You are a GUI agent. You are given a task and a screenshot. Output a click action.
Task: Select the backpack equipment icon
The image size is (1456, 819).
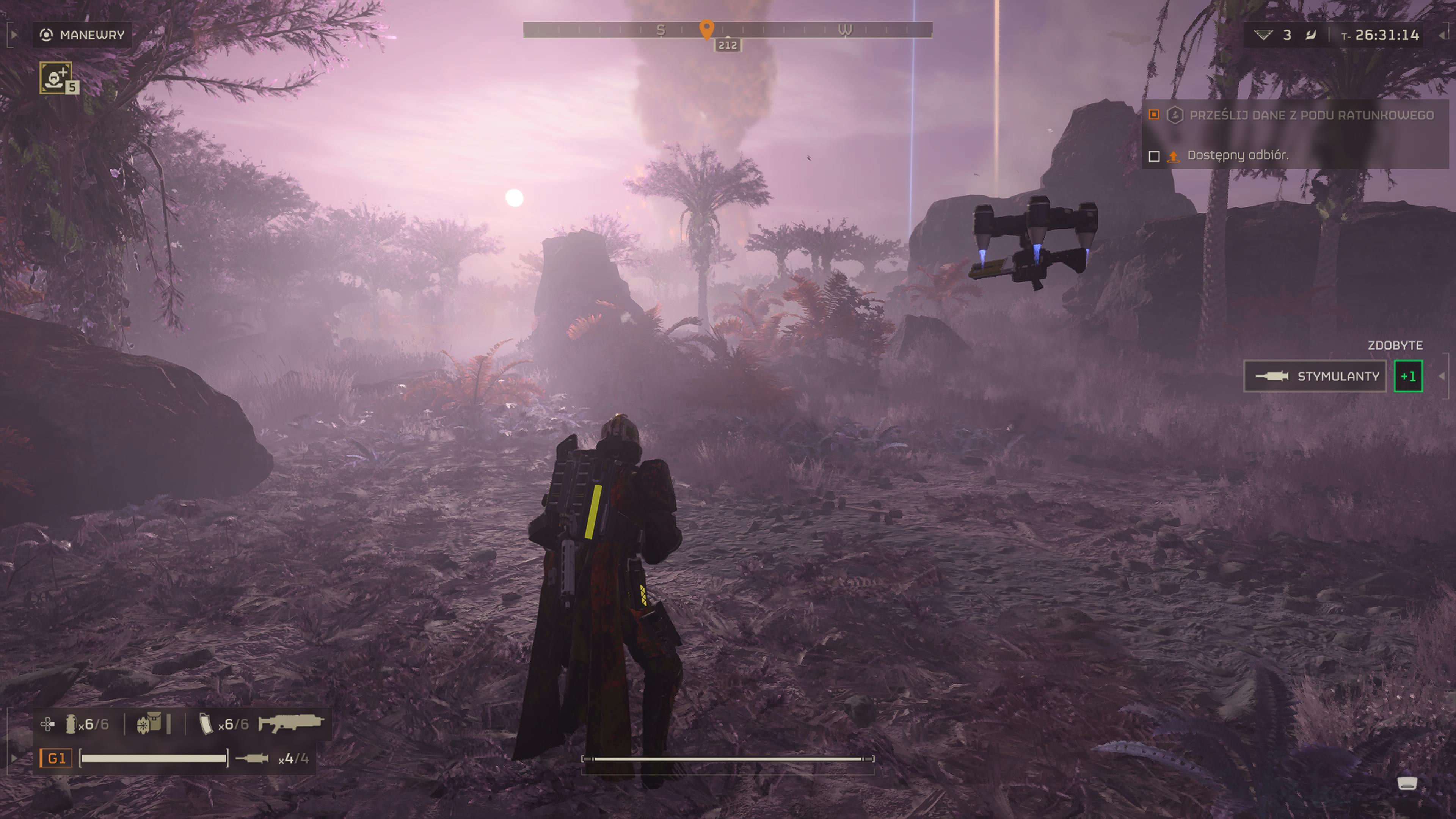click(x=149, y=723)
